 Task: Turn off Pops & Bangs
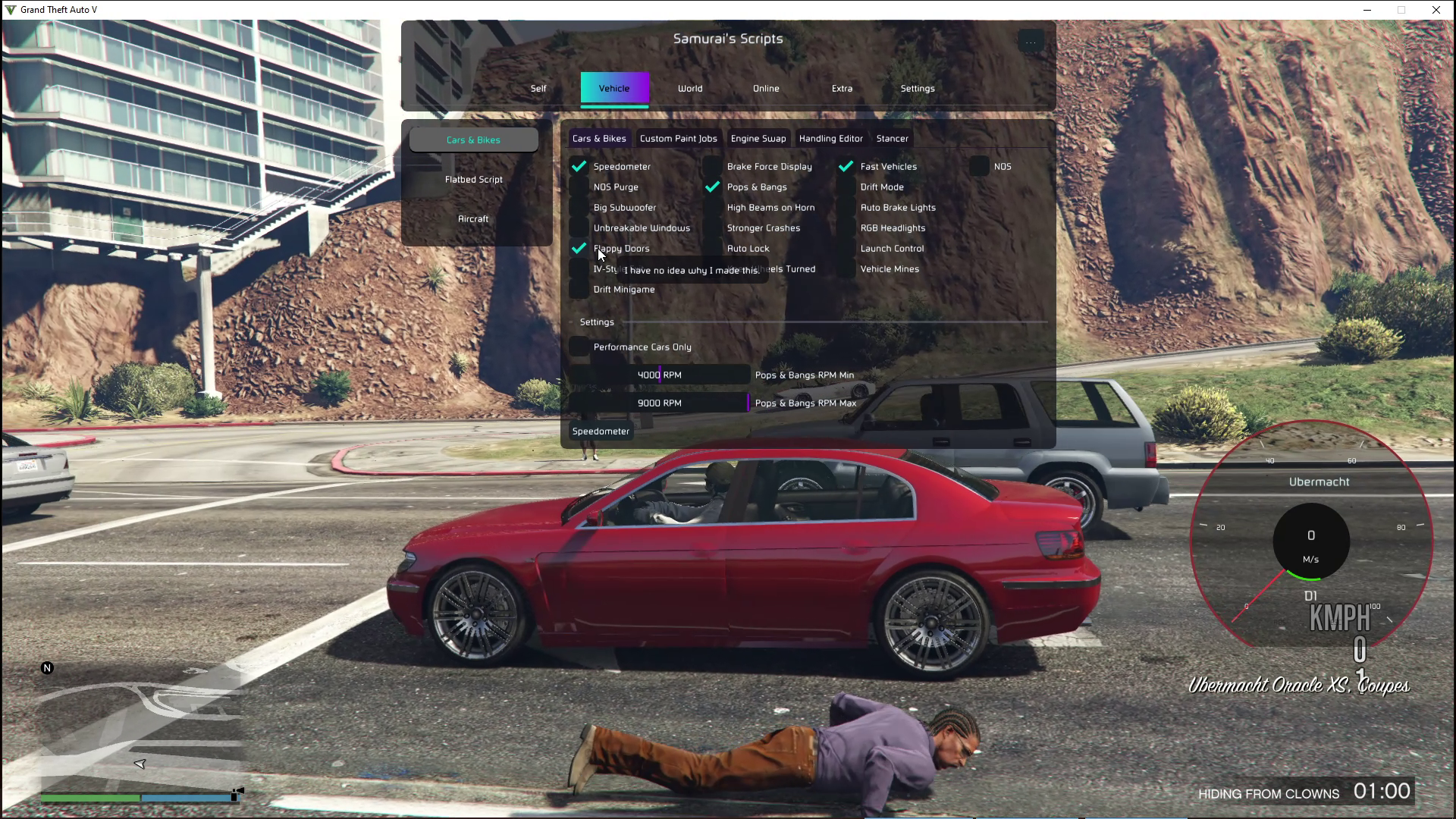click(713, 187)
